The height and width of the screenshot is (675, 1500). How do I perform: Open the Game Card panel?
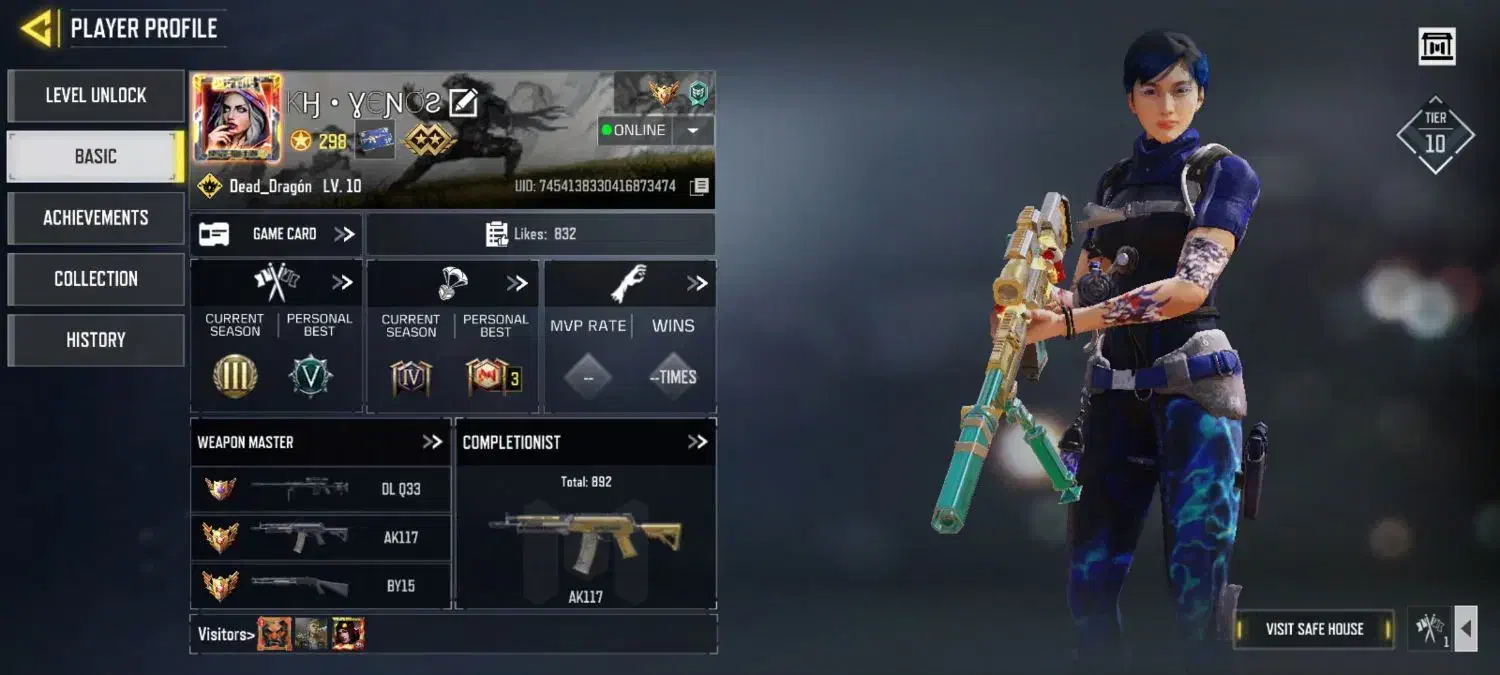[x=276, y=234]
